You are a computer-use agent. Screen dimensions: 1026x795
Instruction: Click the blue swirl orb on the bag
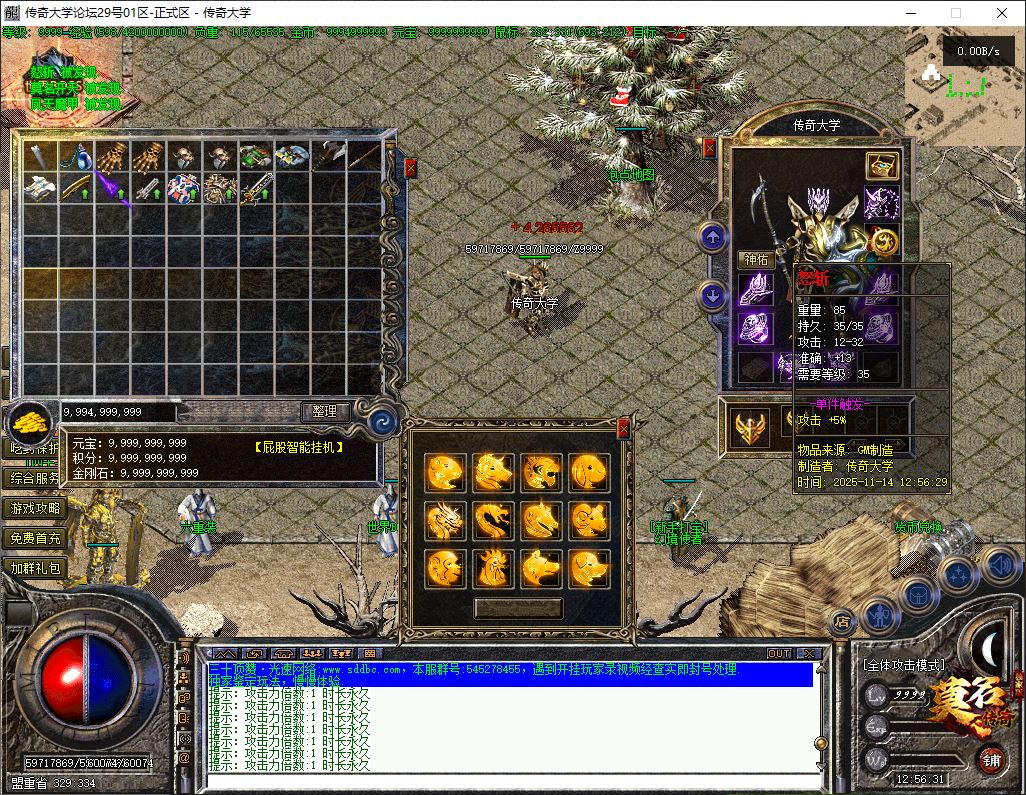(x=383, y=423)
